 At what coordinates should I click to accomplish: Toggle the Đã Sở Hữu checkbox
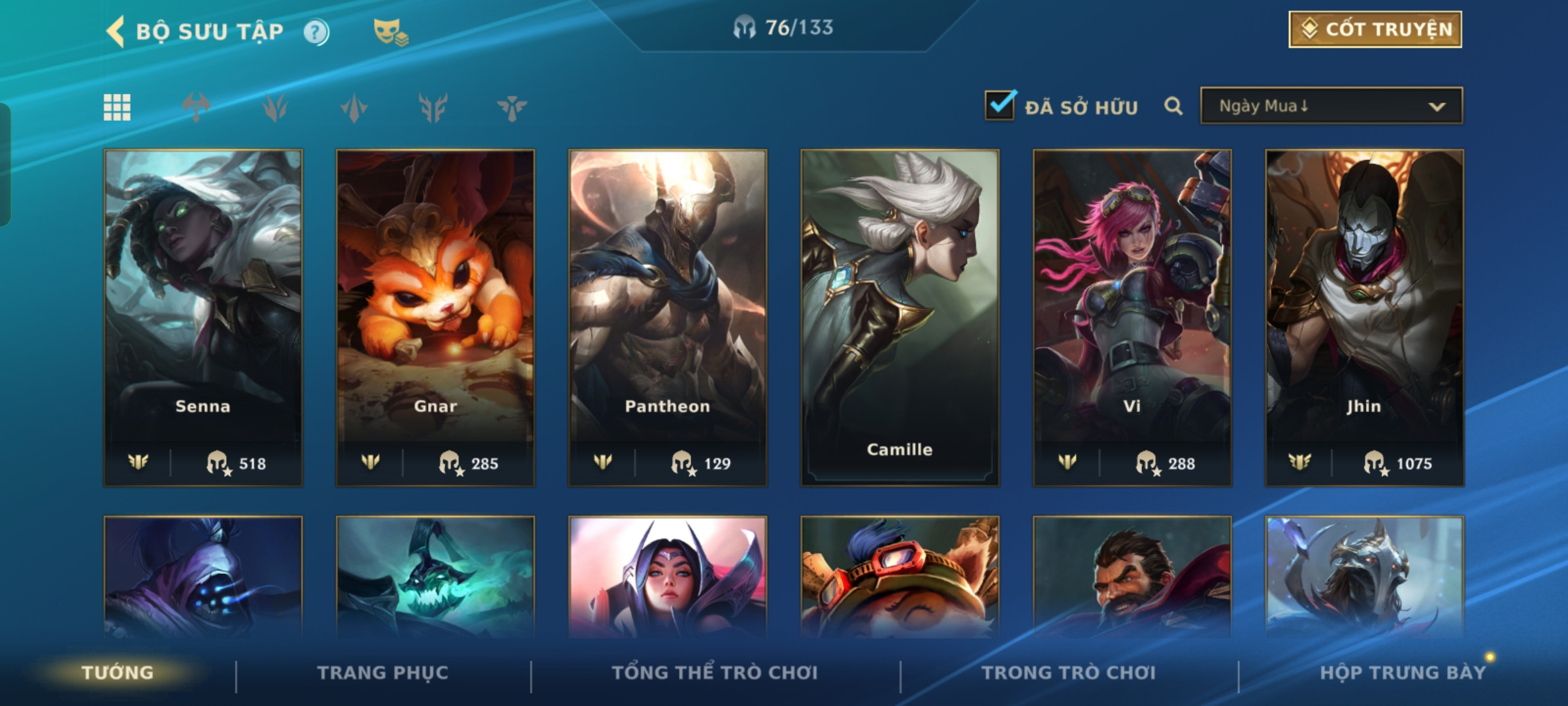click(x=1000, y=106)
